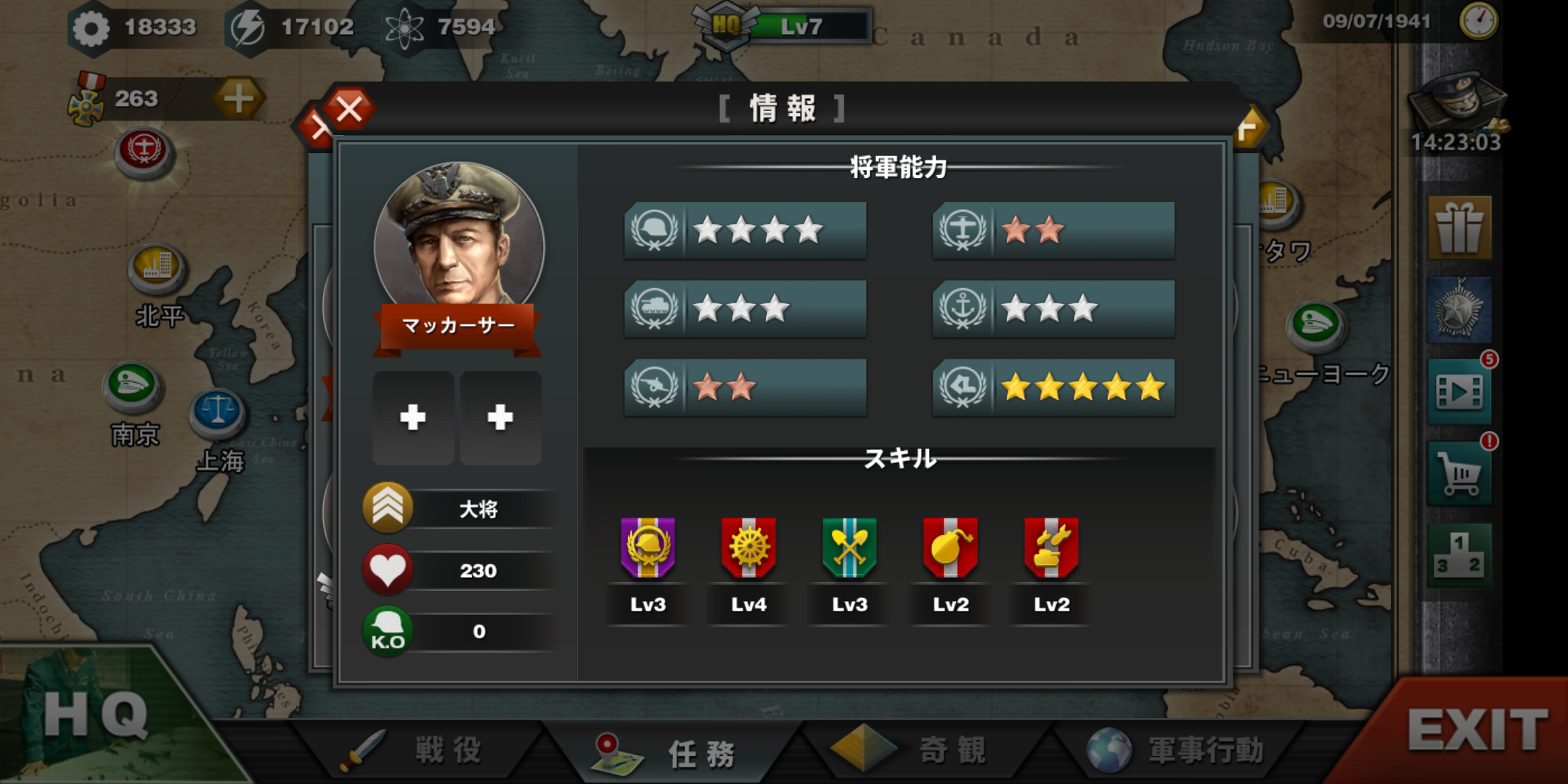
Task: Tap the 上海 scales map marker
Action: coord(217,412)
